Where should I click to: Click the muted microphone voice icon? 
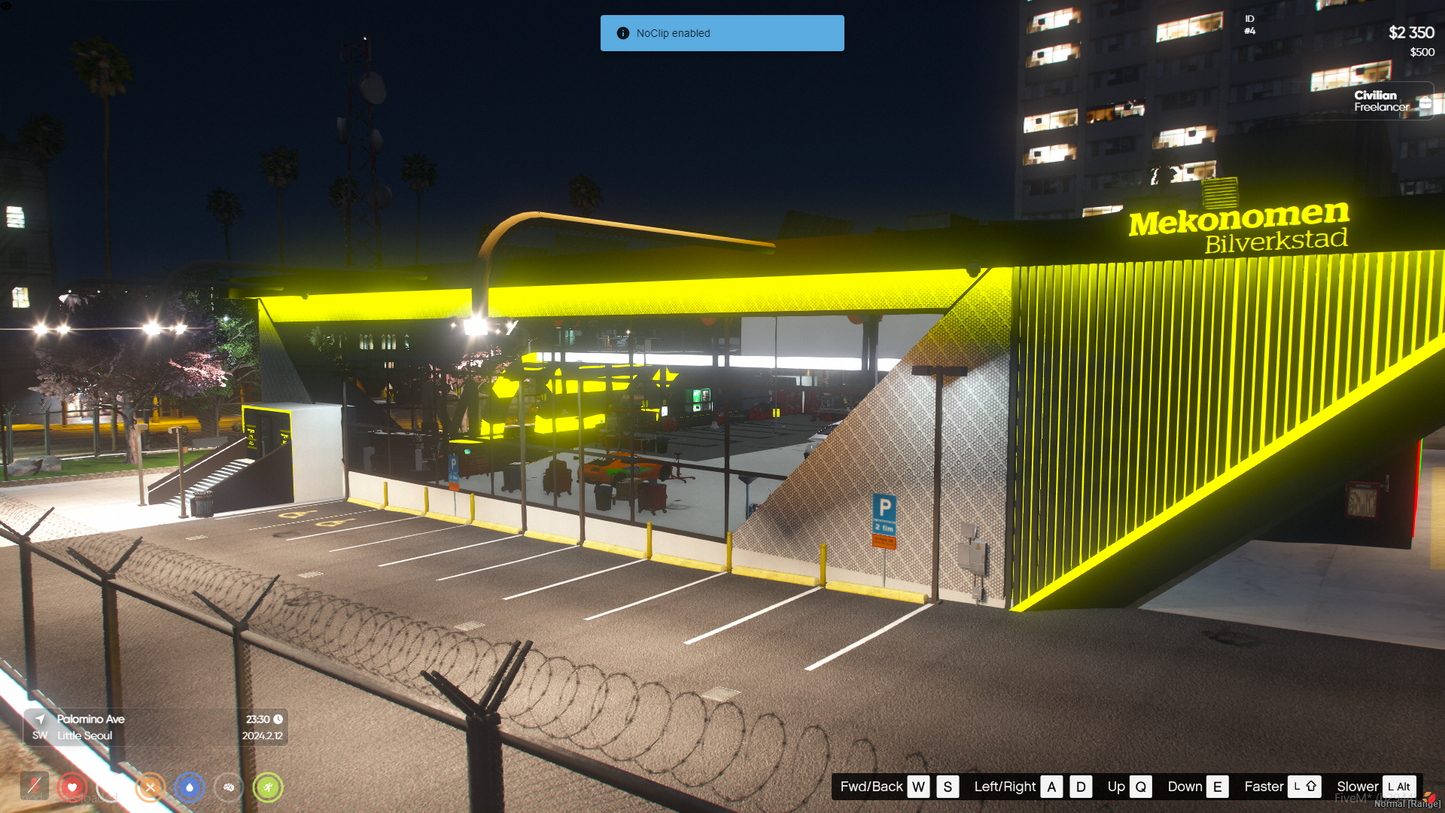(34, 787)
